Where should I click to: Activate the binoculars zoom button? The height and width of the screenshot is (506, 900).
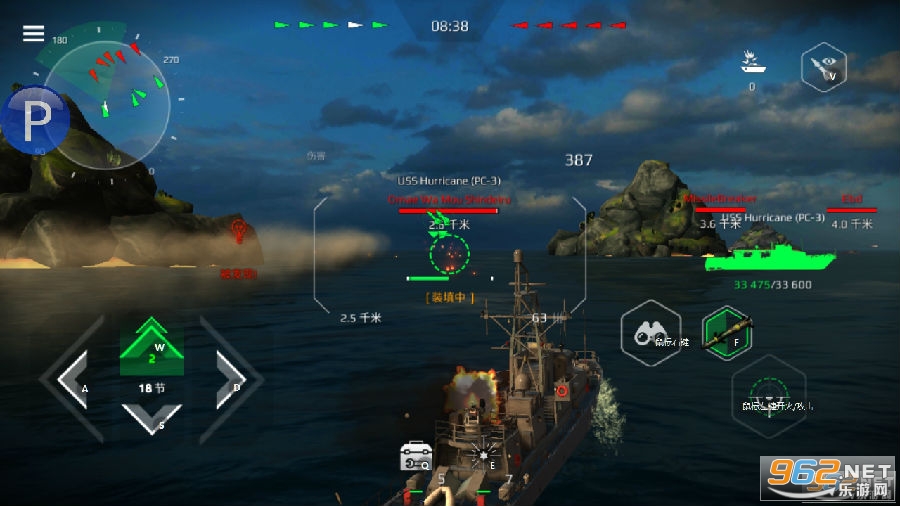[x=651, y=332]
